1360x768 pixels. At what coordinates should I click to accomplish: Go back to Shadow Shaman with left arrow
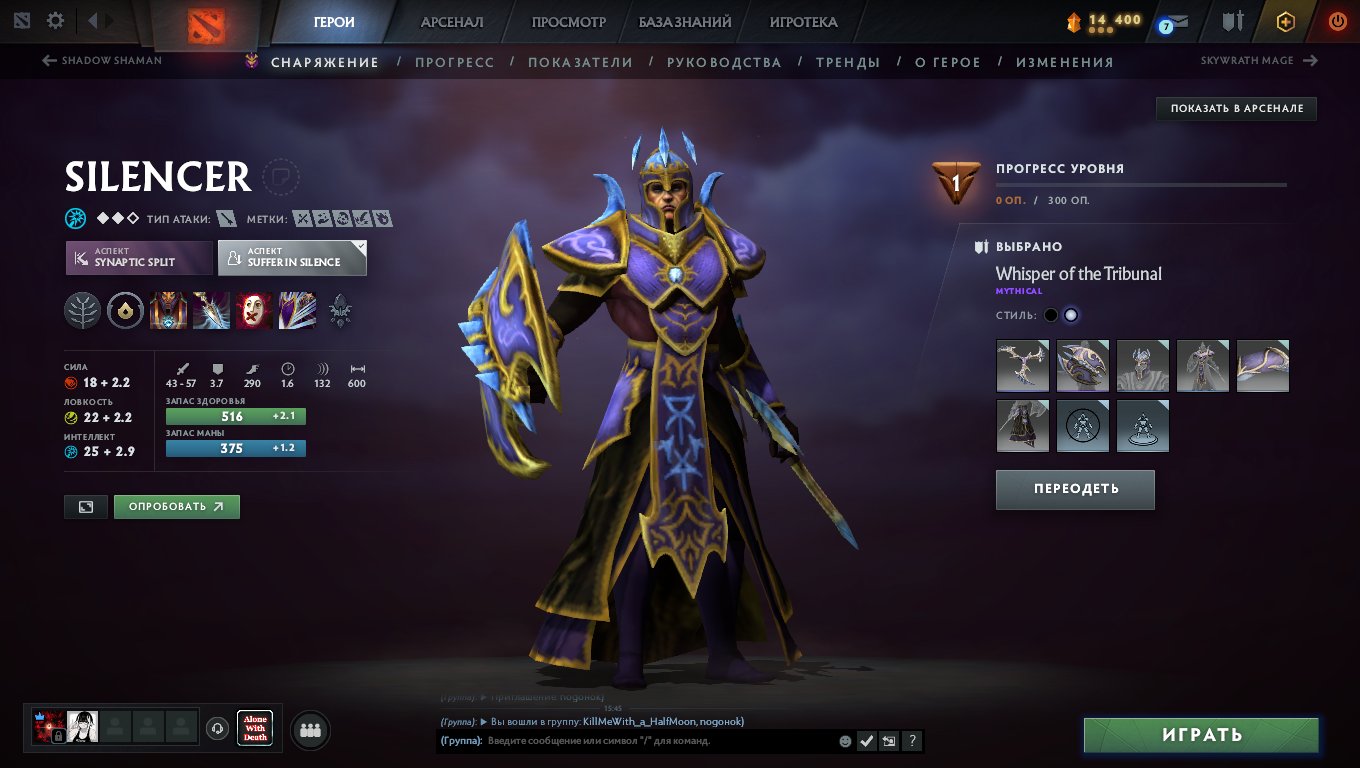50,60
